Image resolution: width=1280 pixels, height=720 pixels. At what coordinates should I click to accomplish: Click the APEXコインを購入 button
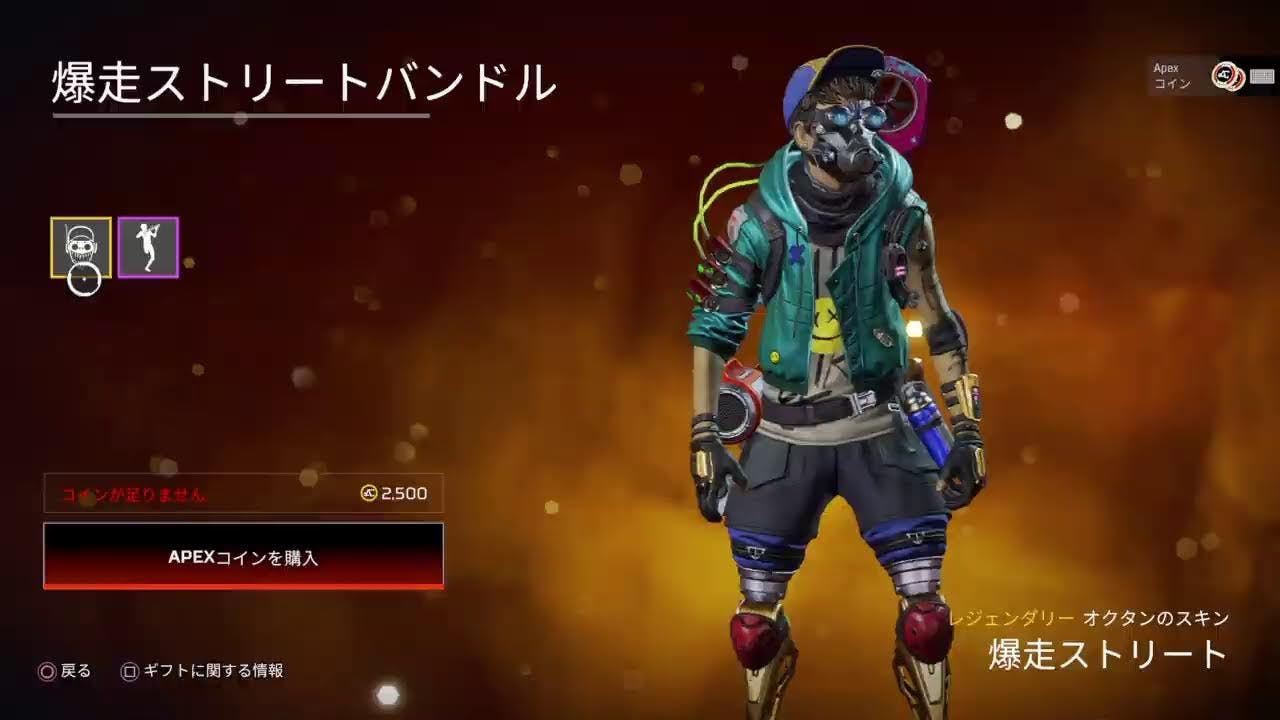tap(243, 556)
